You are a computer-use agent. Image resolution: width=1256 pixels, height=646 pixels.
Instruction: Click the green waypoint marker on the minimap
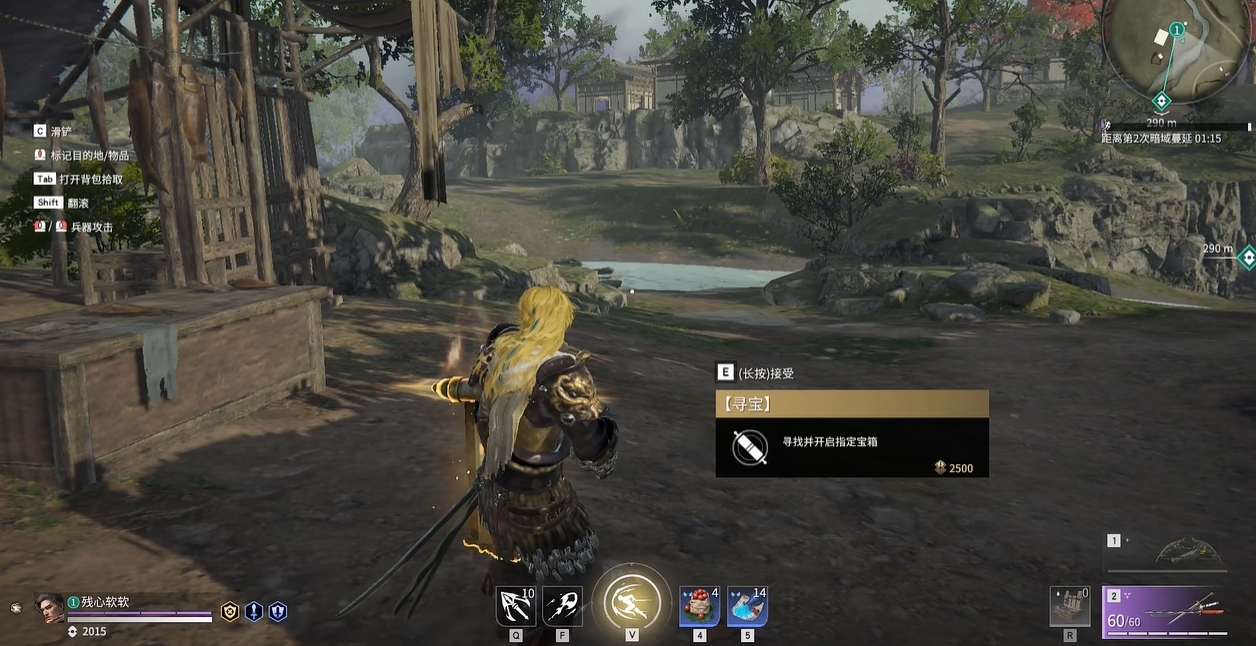pos(1161,101)
